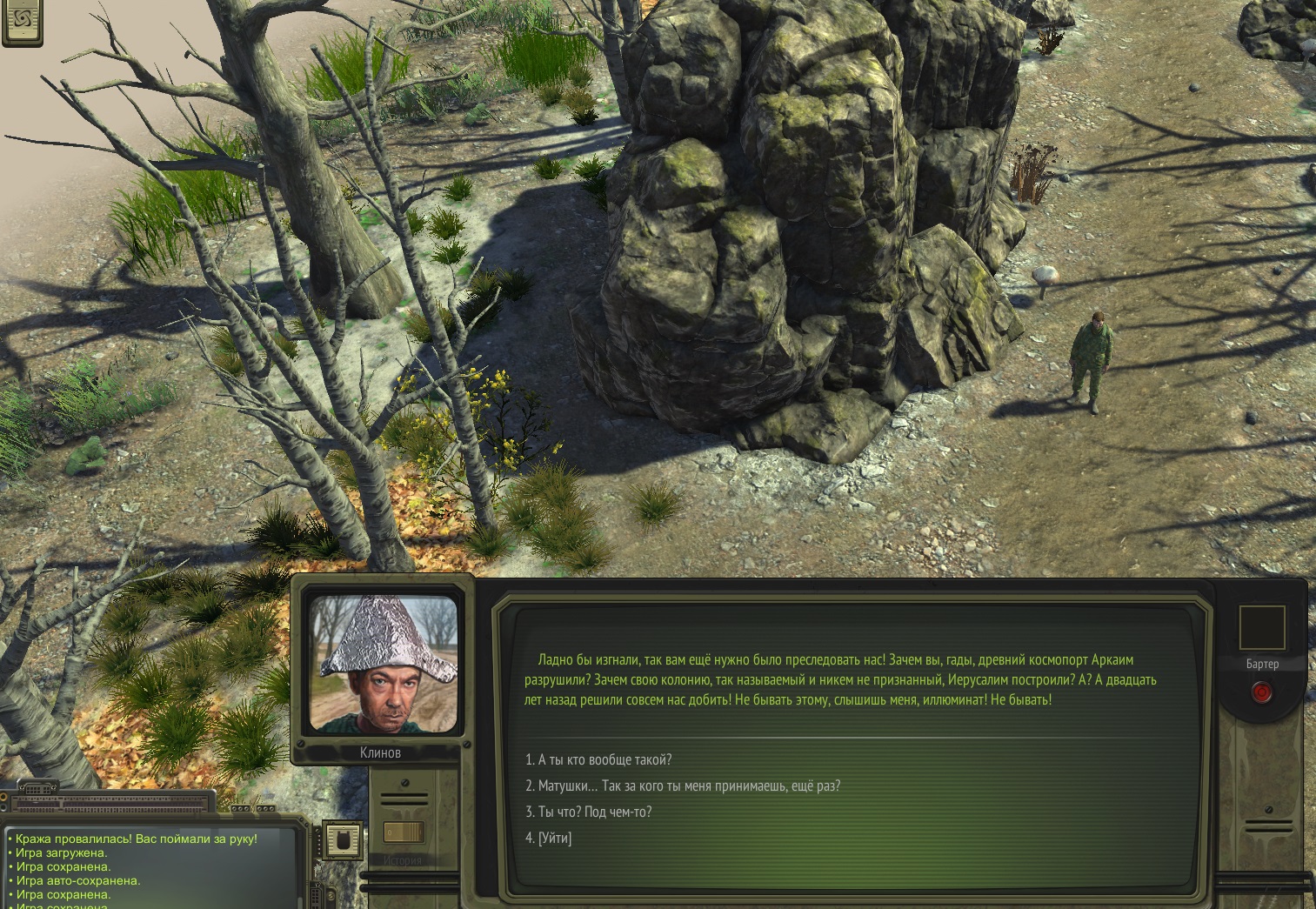Leave the conversation with [Уйти]
1316x909 pixels.
(x=549, y=838)
